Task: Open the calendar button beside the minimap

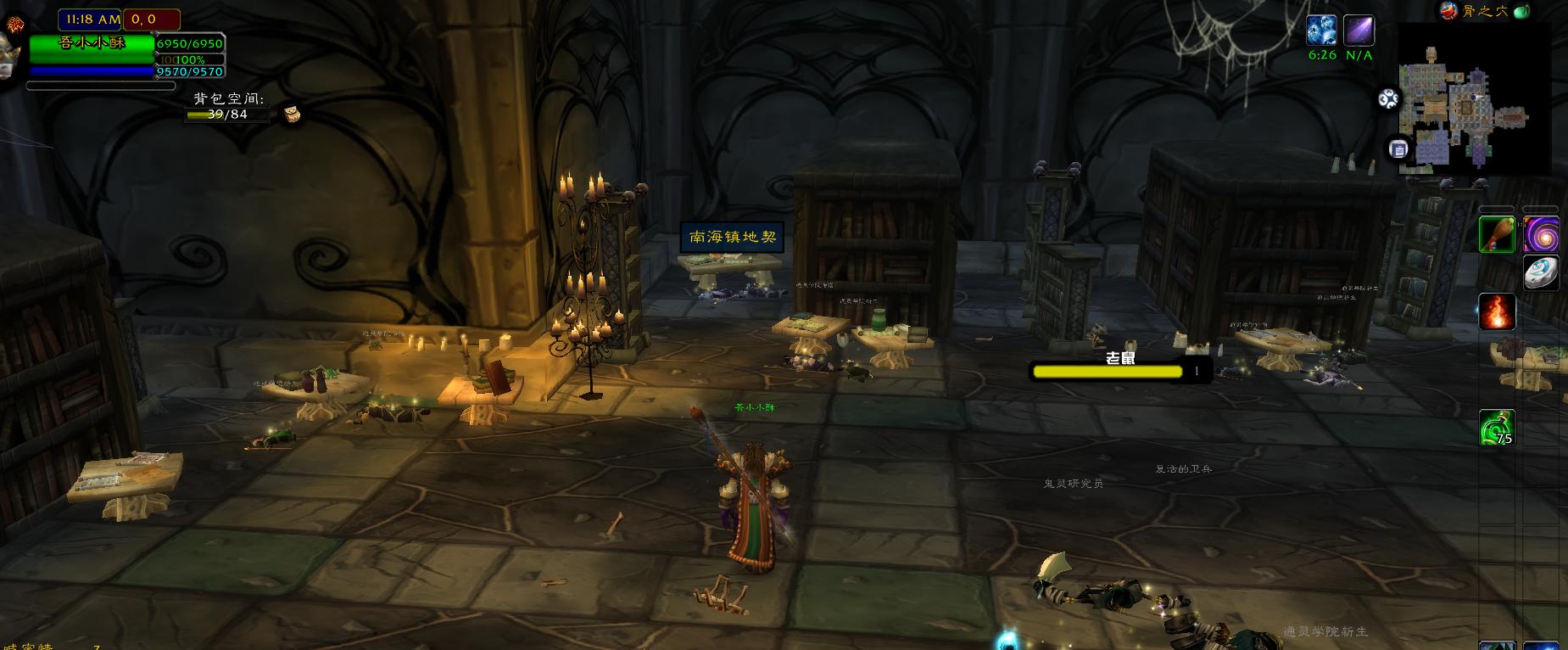Action: tap(1398, 149)
